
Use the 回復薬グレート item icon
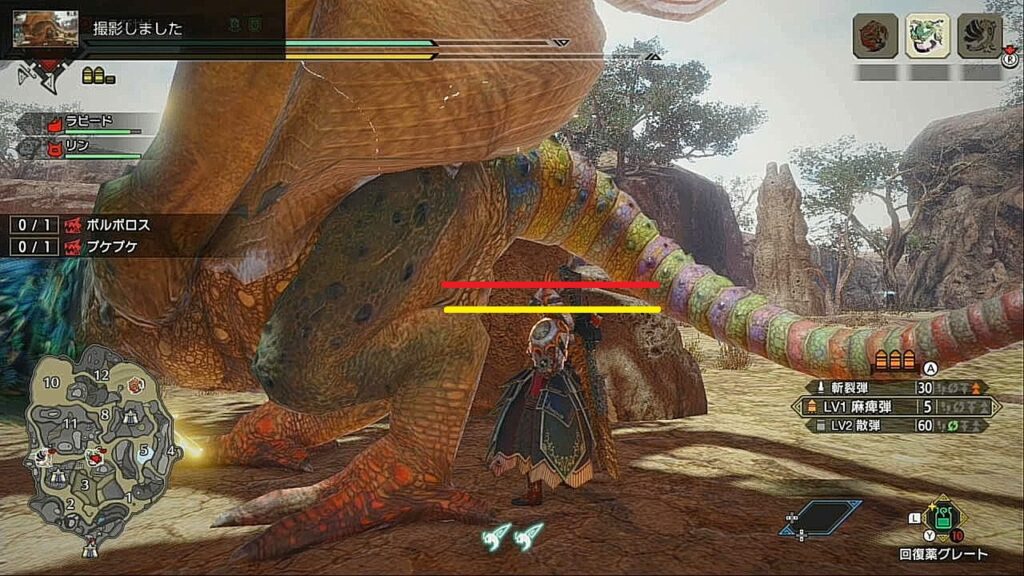click(942, 519)
